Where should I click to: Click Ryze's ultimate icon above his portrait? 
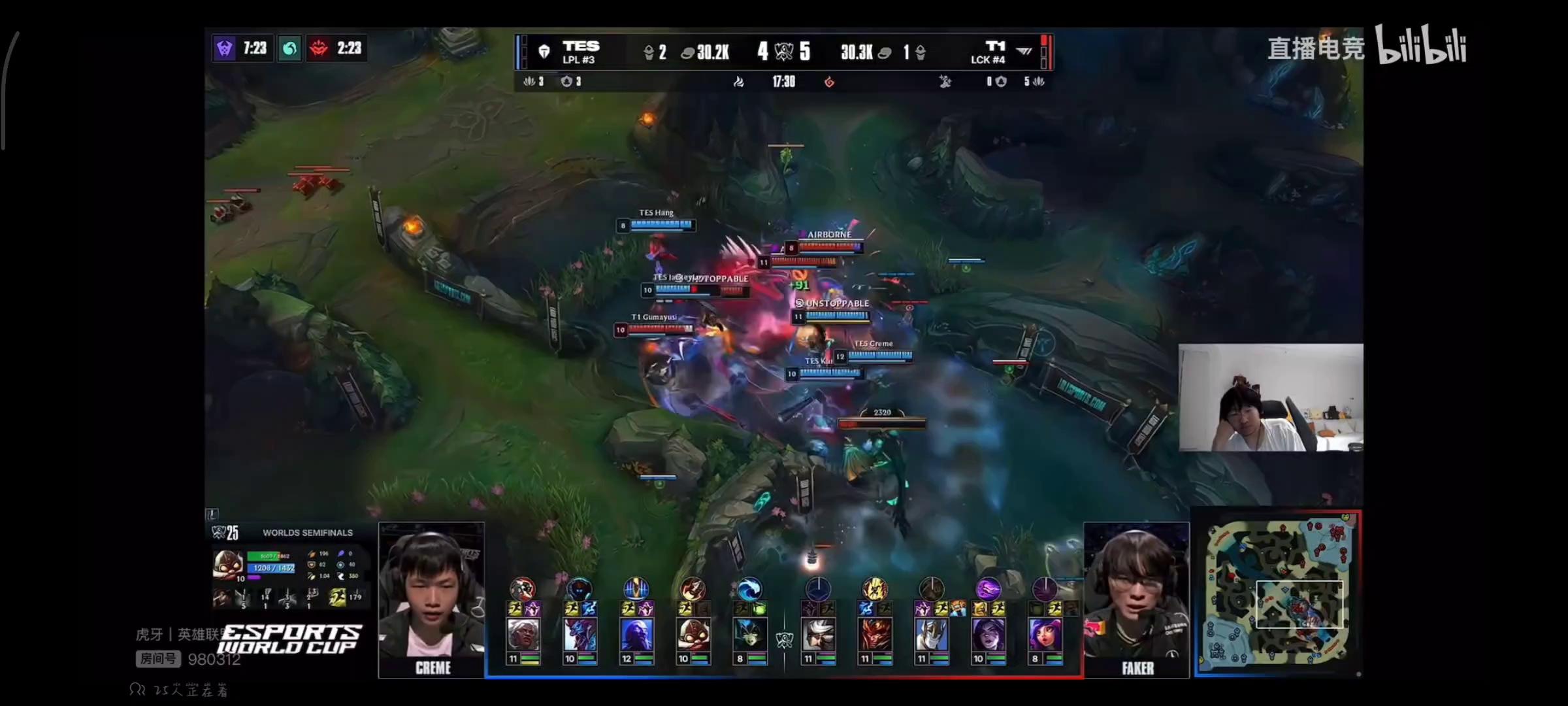(x=636, y=589)
